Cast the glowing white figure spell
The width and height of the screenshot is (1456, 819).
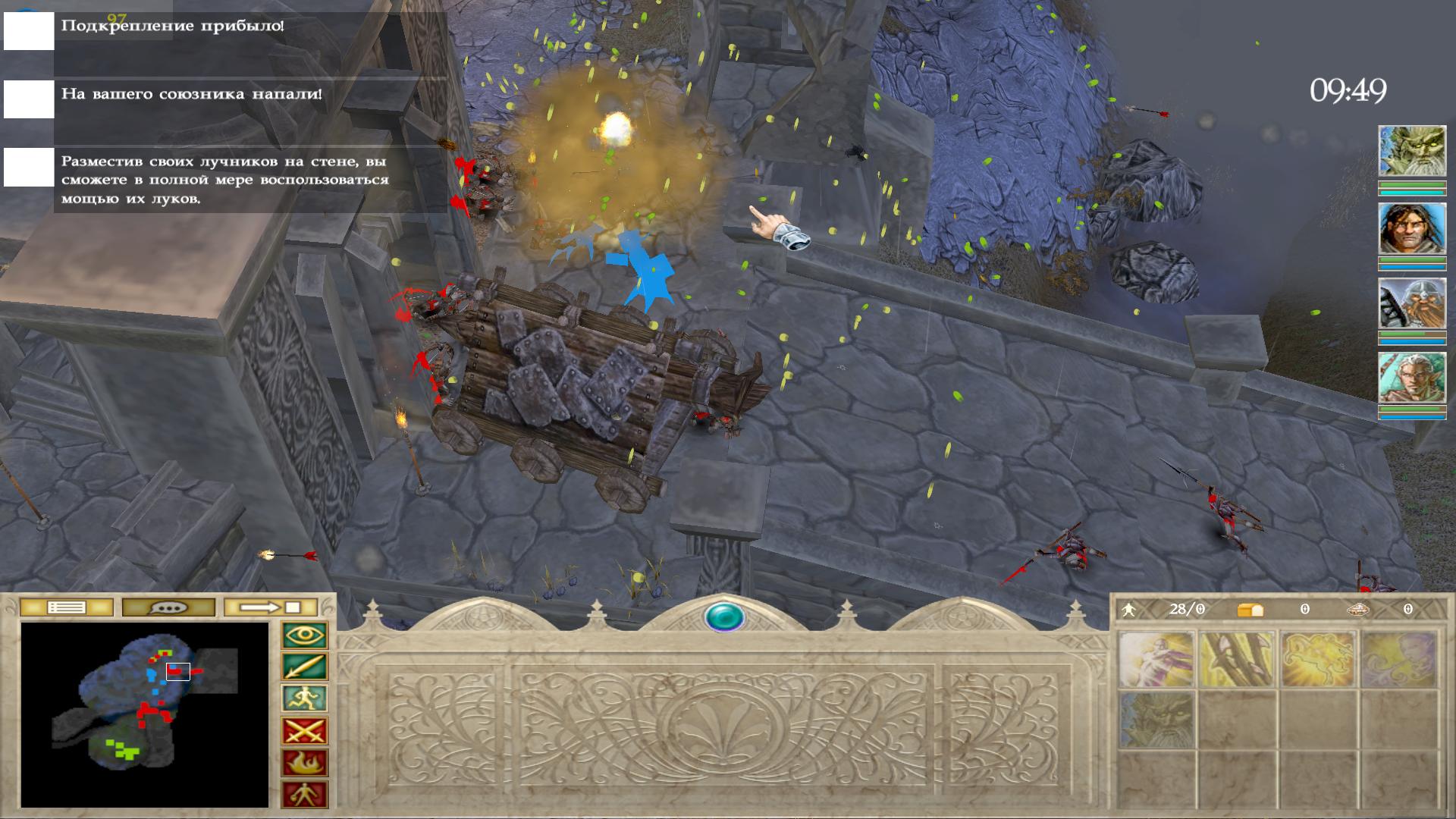(1156, 660)
